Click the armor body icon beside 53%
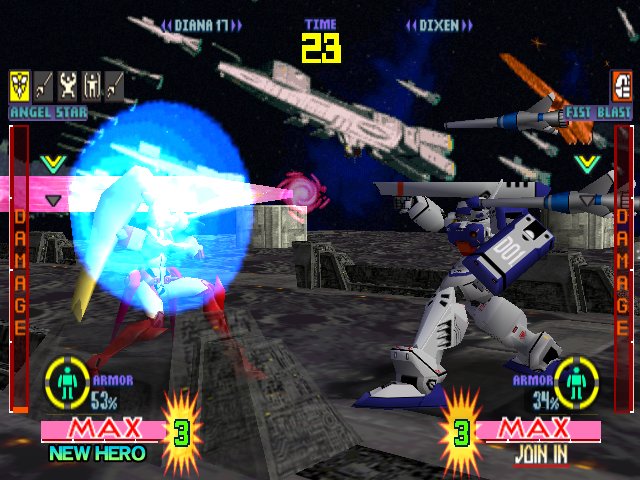This screenshot has height=480, width=640. tap(68, 384)
